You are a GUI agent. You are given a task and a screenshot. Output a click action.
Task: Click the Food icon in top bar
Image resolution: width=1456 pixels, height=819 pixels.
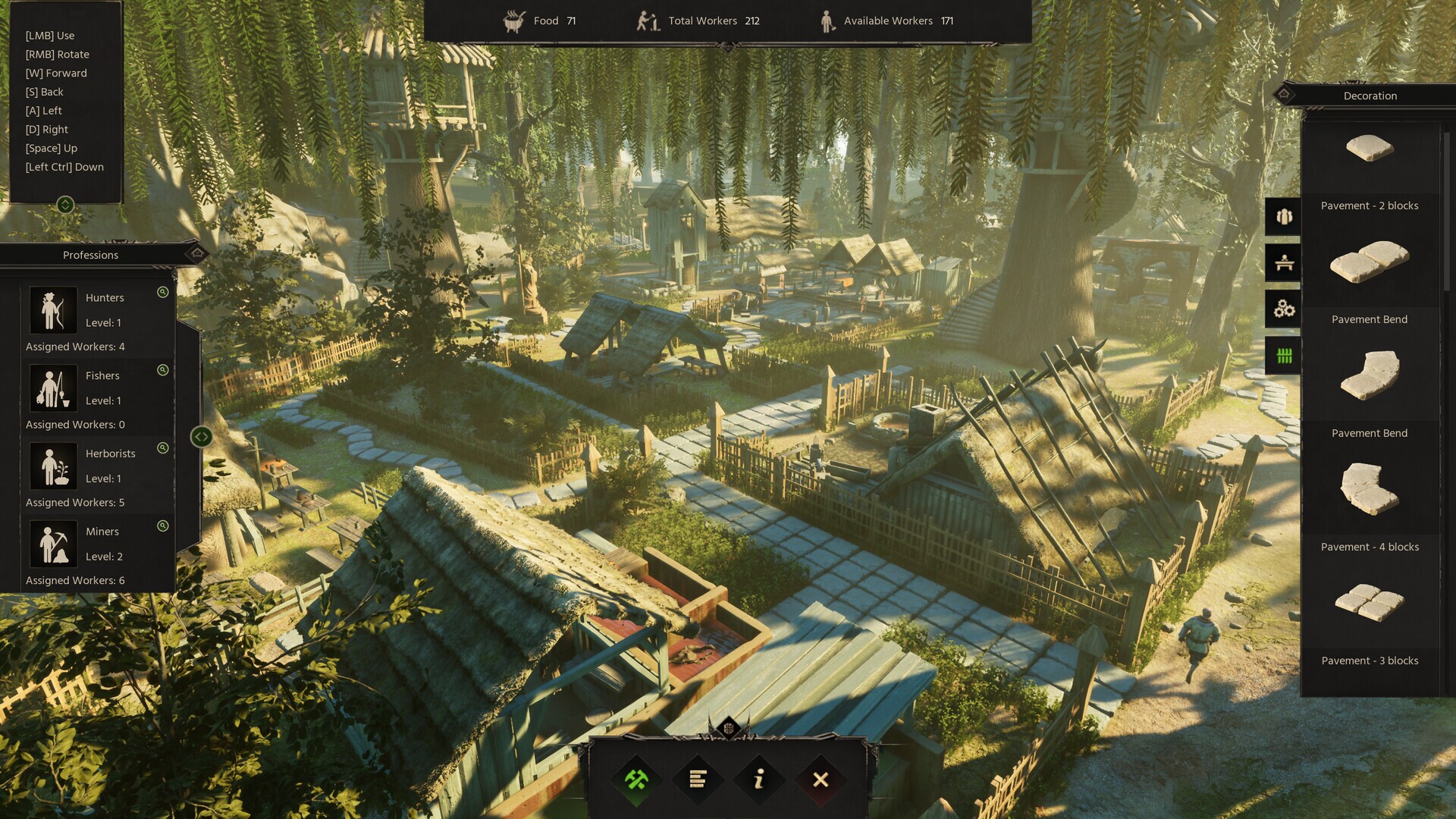point(514,20)
